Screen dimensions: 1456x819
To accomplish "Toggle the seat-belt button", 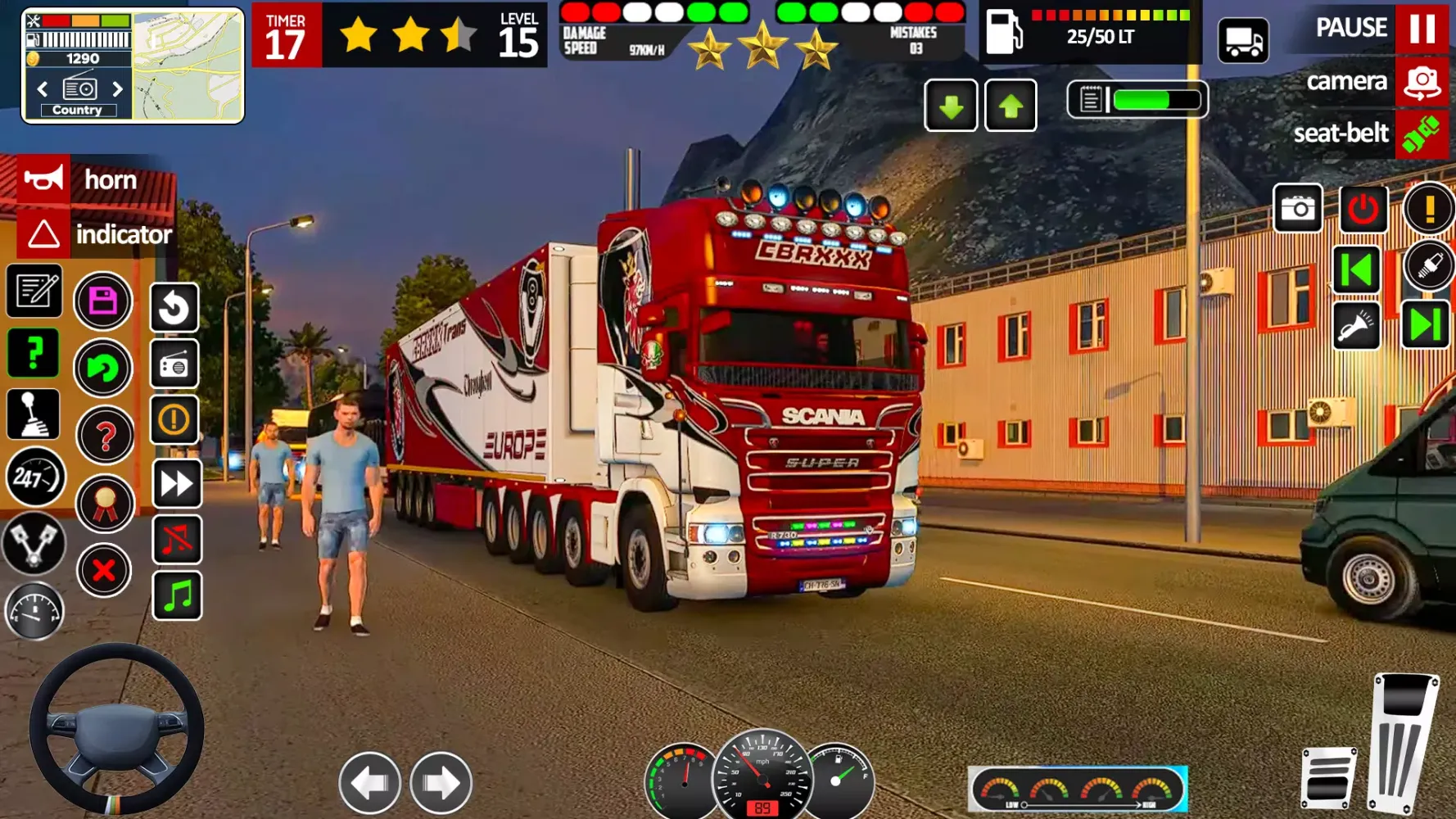I will [1422, 133].
